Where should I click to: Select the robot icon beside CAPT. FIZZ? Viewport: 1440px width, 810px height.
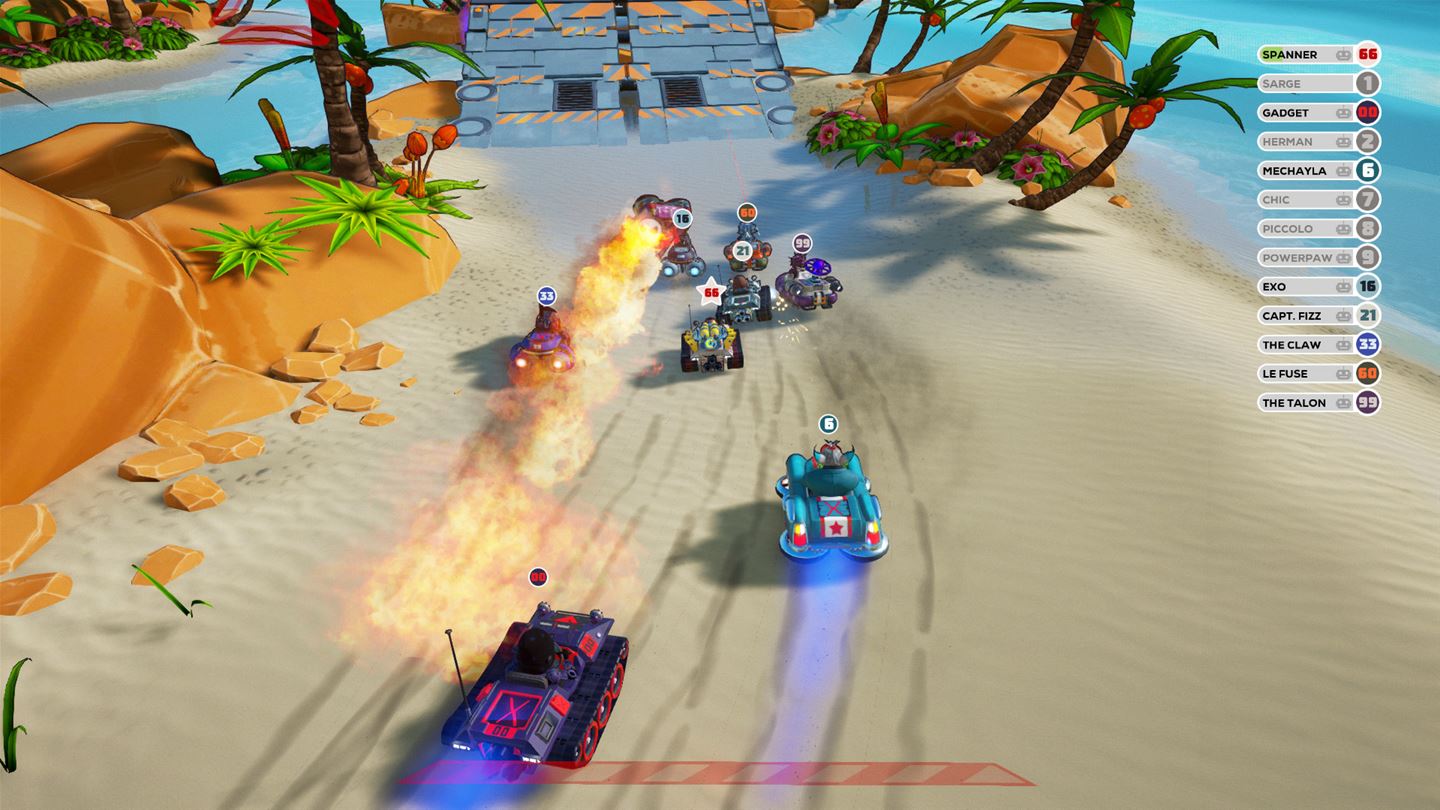(x=1341, y=315)
